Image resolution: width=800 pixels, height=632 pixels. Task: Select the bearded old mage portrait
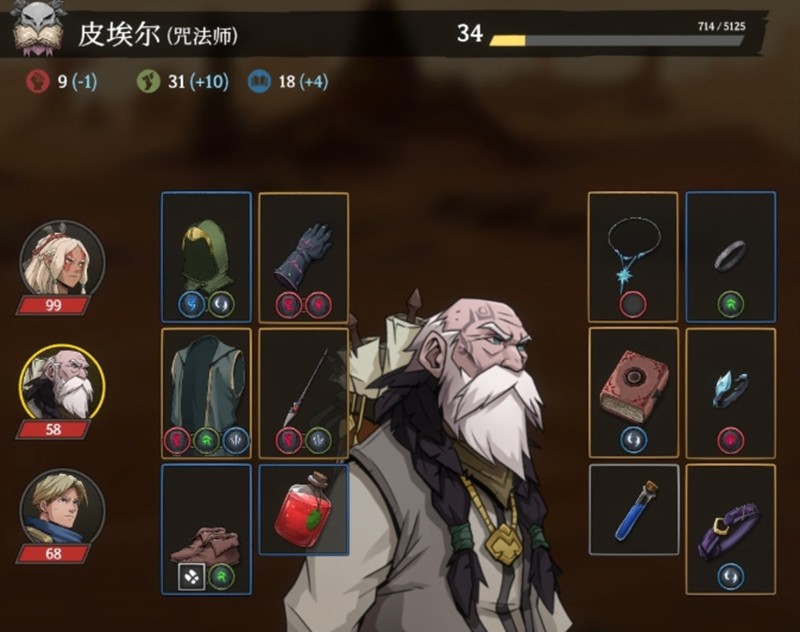coord(62,385)
